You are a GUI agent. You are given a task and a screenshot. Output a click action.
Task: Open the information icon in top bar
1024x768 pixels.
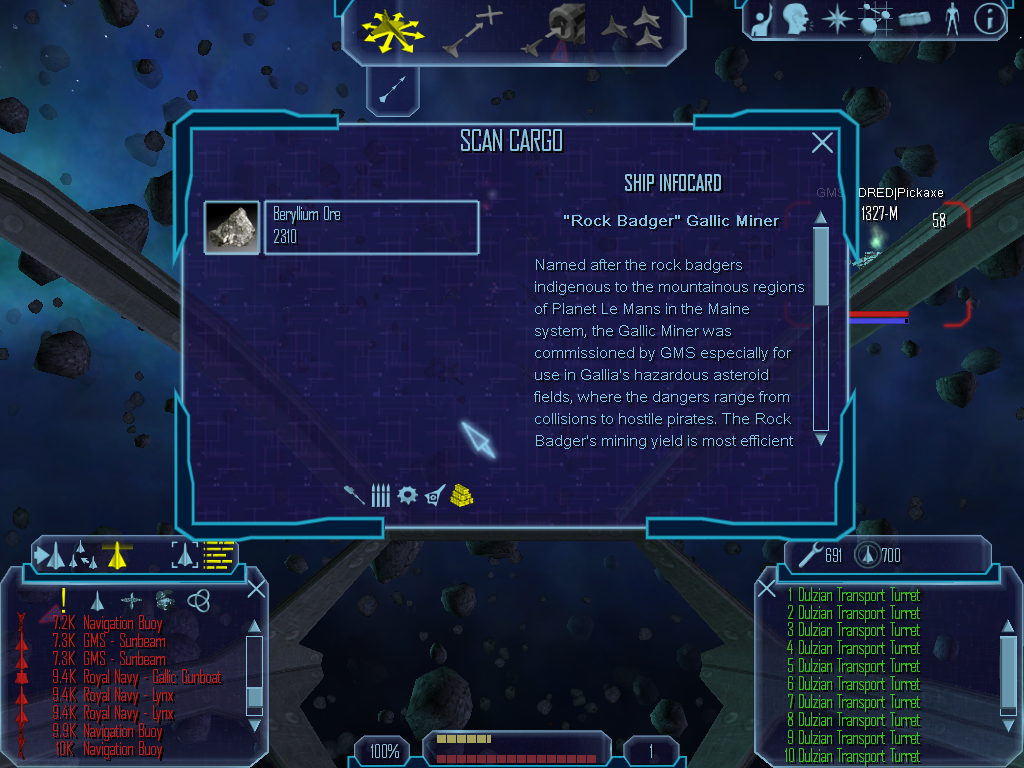coord(988,19)
